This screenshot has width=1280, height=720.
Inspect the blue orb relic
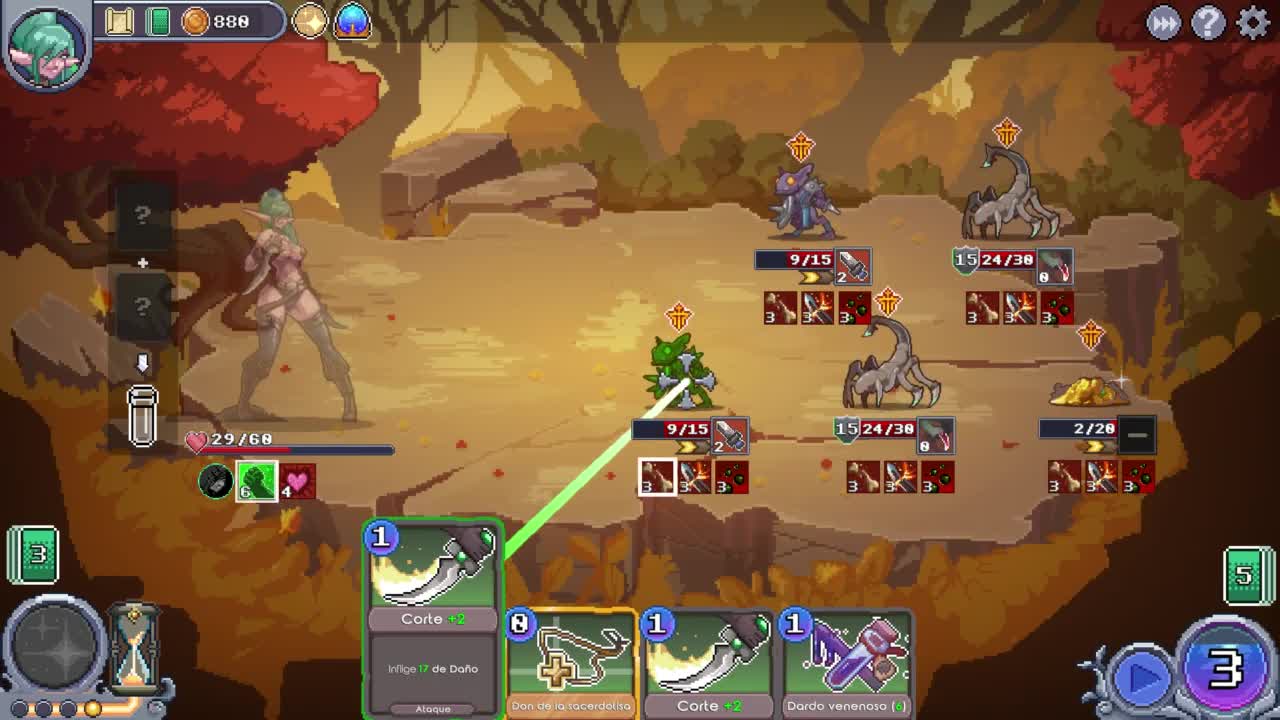[x=352, y=21]
